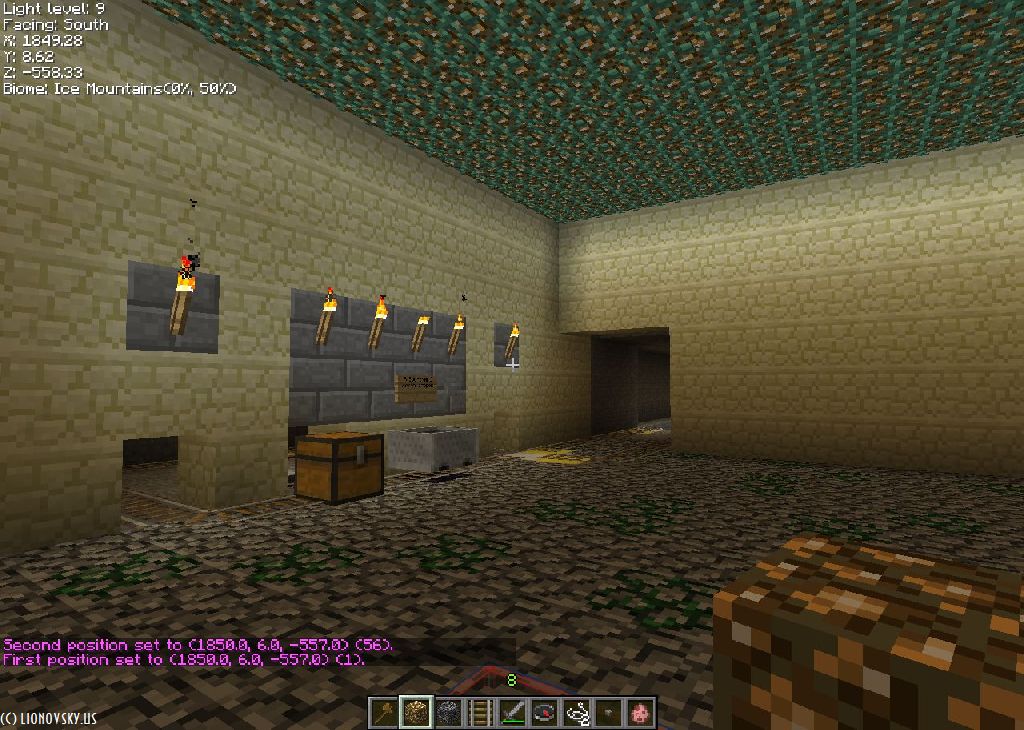Select the wooden axe hotbar slot
Image resolution: width=1024 pixels, height=730 pixels.
click(x=385, y=712)
